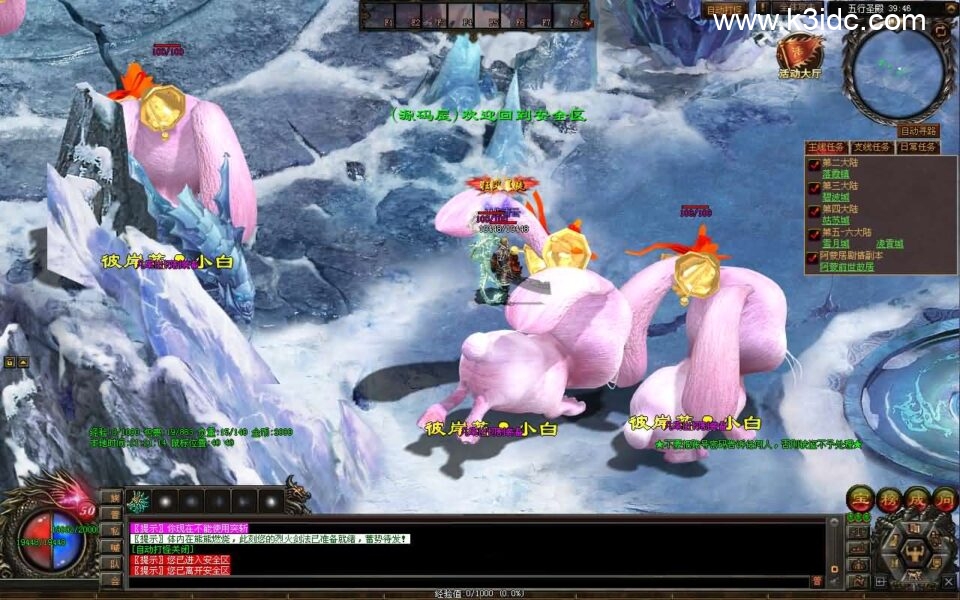Activate the 自动寻路 auto-pathfinding button

coord(918,130)
